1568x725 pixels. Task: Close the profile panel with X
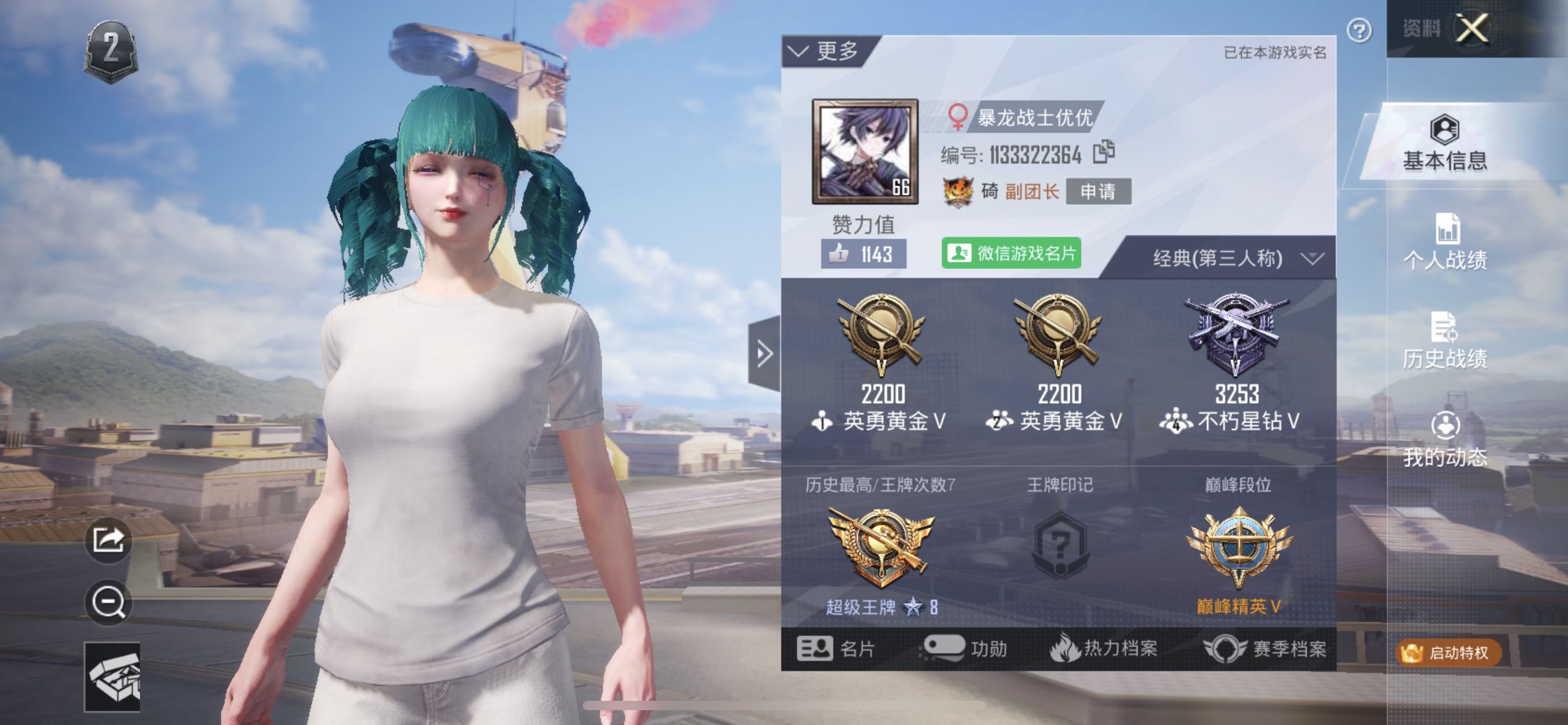tap(1471, 28)
